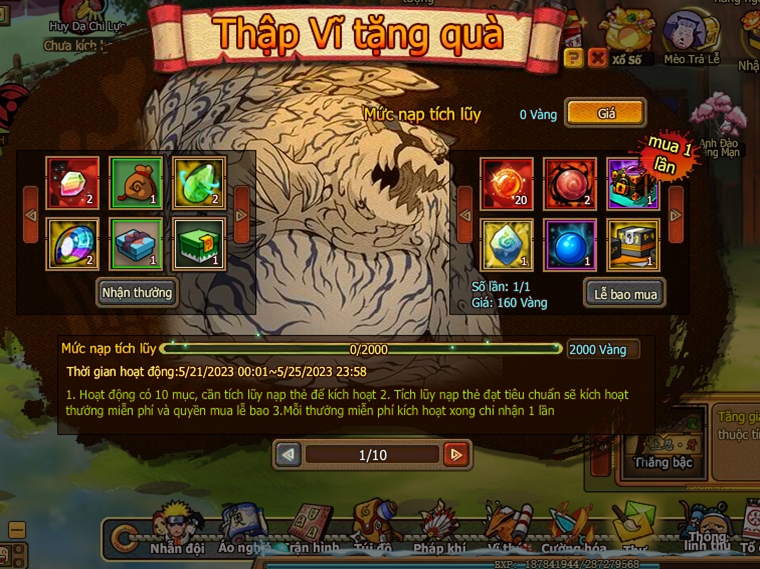Select the brown pouch reward slot
The width and height of the screenshot is (760, 569).
tap(137, 181)
